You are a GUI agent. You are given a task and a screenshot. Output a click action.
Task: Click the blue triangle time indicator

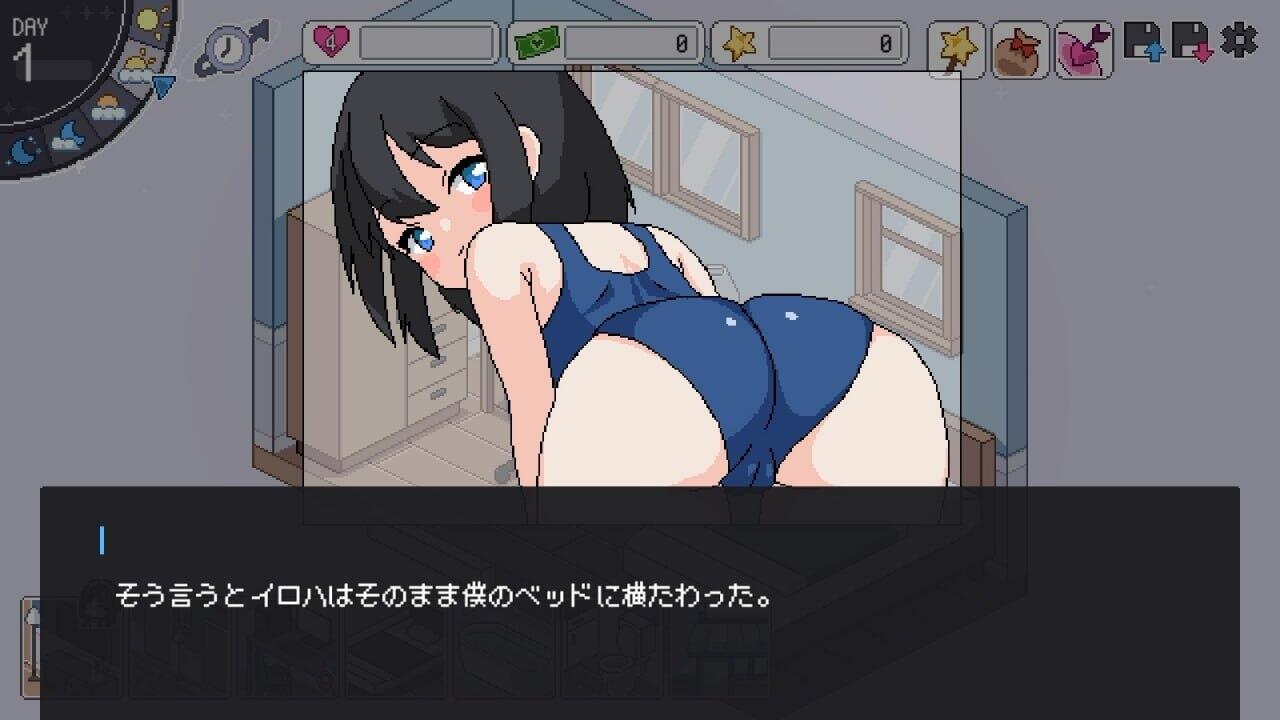(x=163, y=85)
